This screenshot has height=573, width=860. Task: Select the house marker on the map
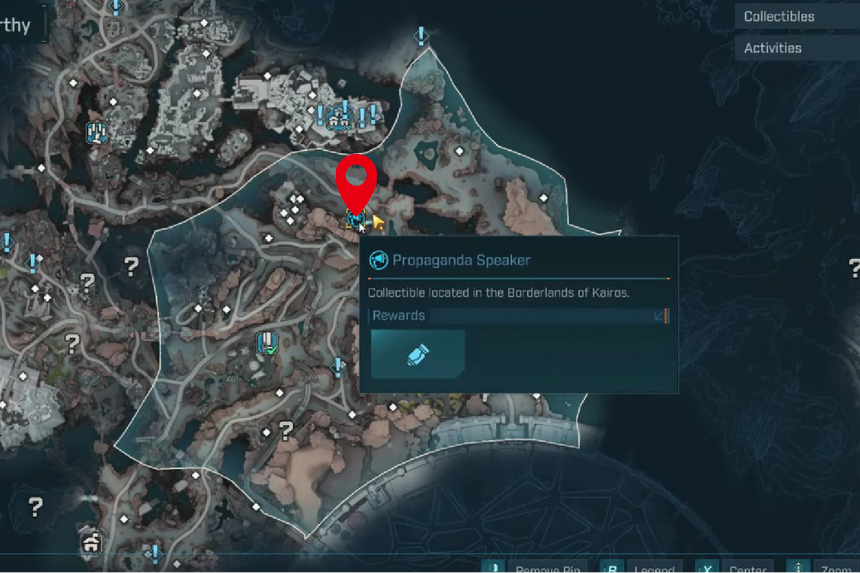92,542
